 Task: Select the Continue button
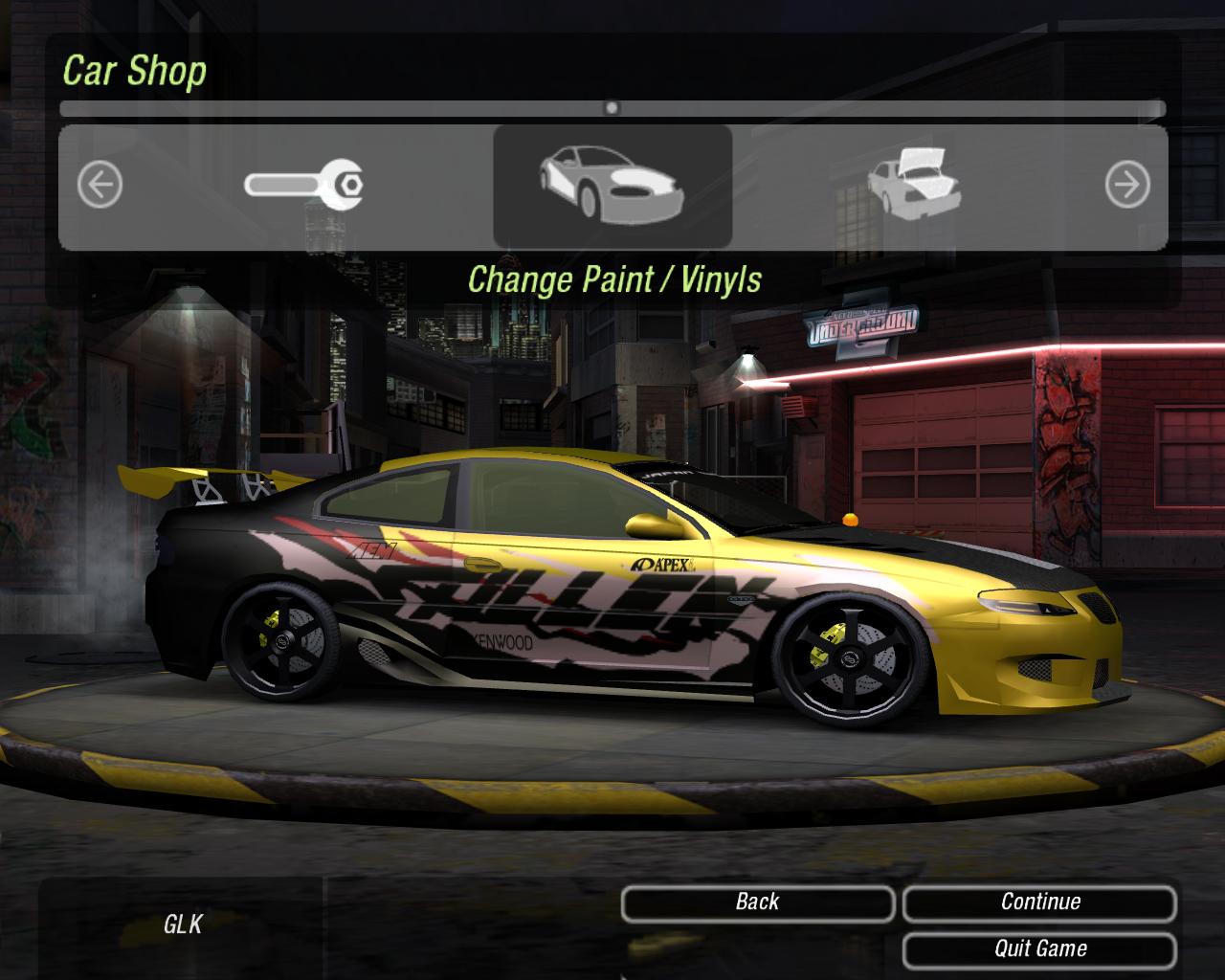pos(1039,902)
